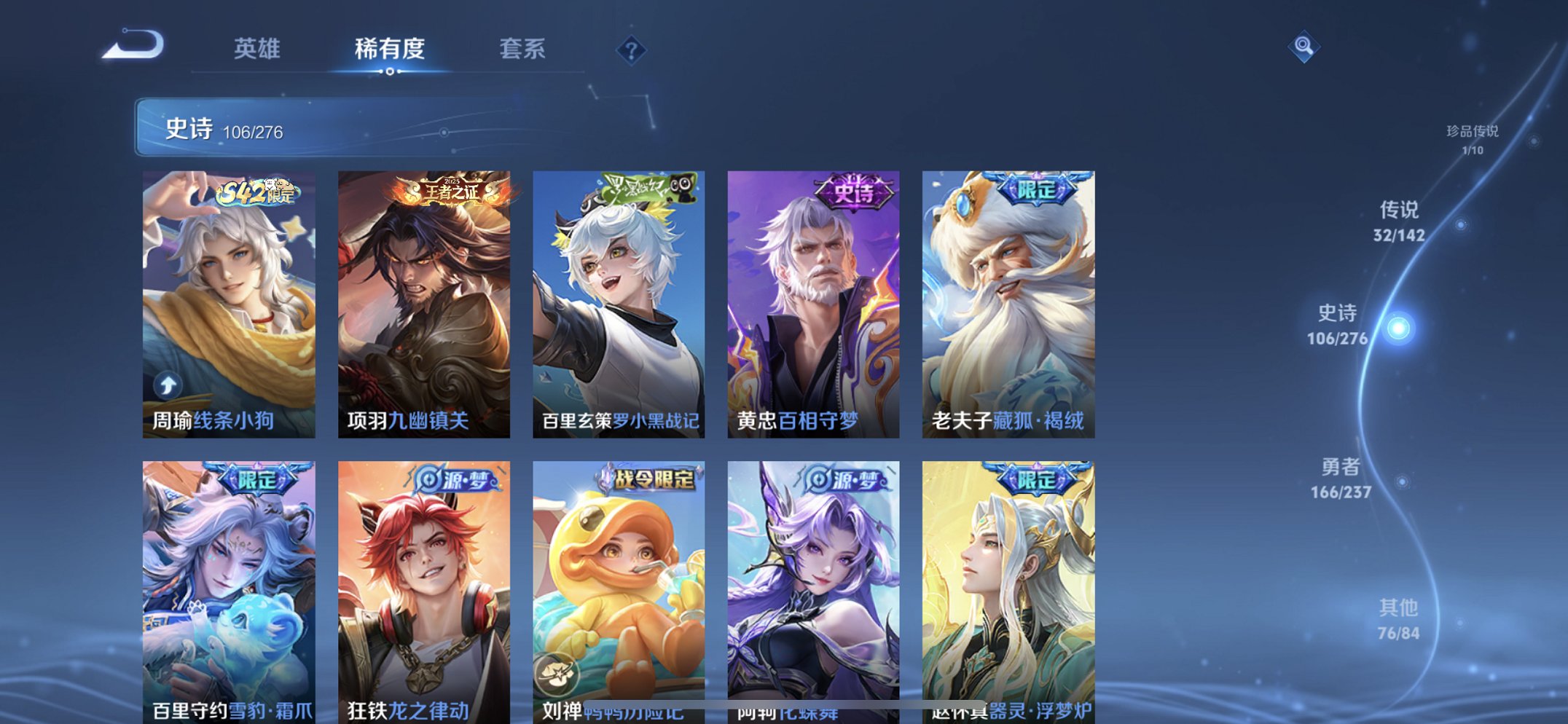Click the question mark help icon
1568x724 pixels.
[632, 50]
